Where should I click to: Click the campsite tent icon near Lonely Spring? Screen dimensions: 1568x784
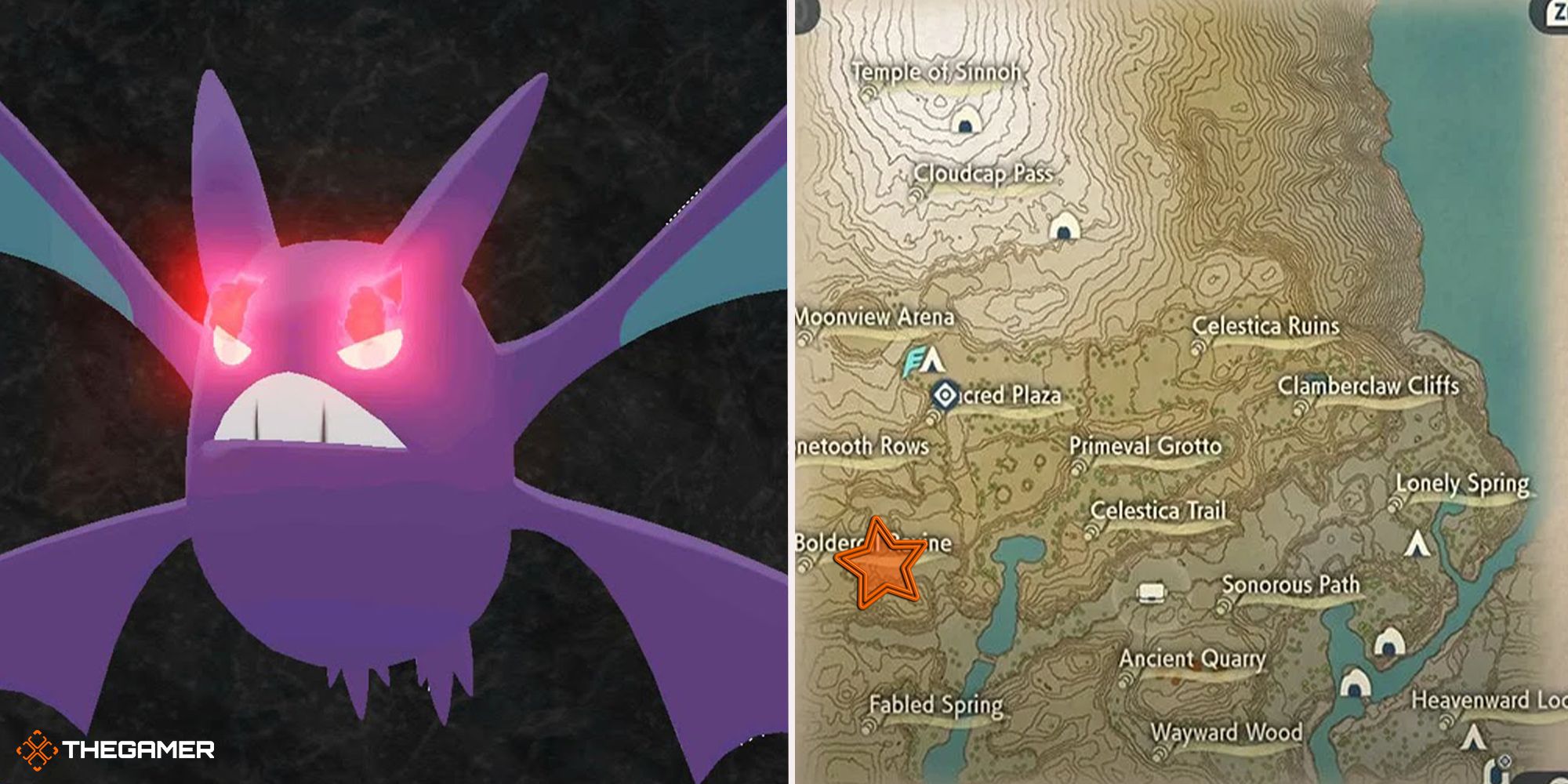pos(1417,544)
